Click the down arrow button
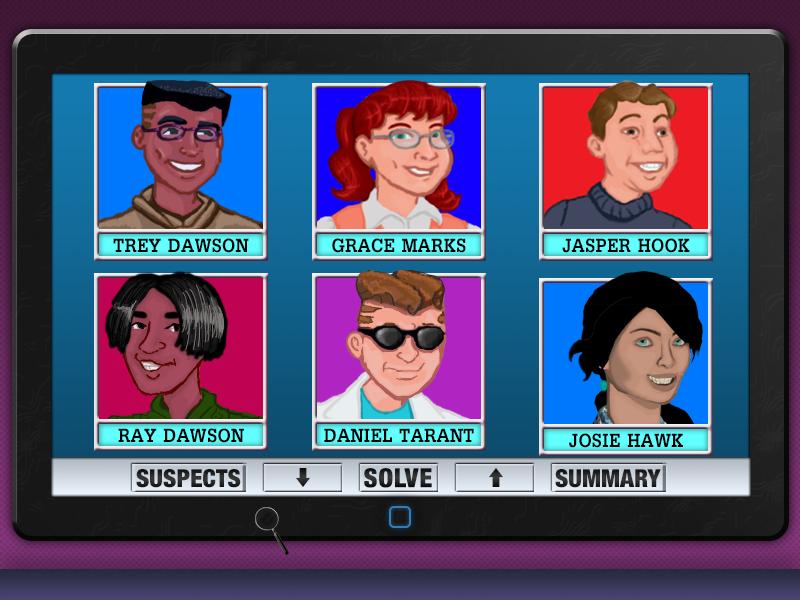 point(302,478)
